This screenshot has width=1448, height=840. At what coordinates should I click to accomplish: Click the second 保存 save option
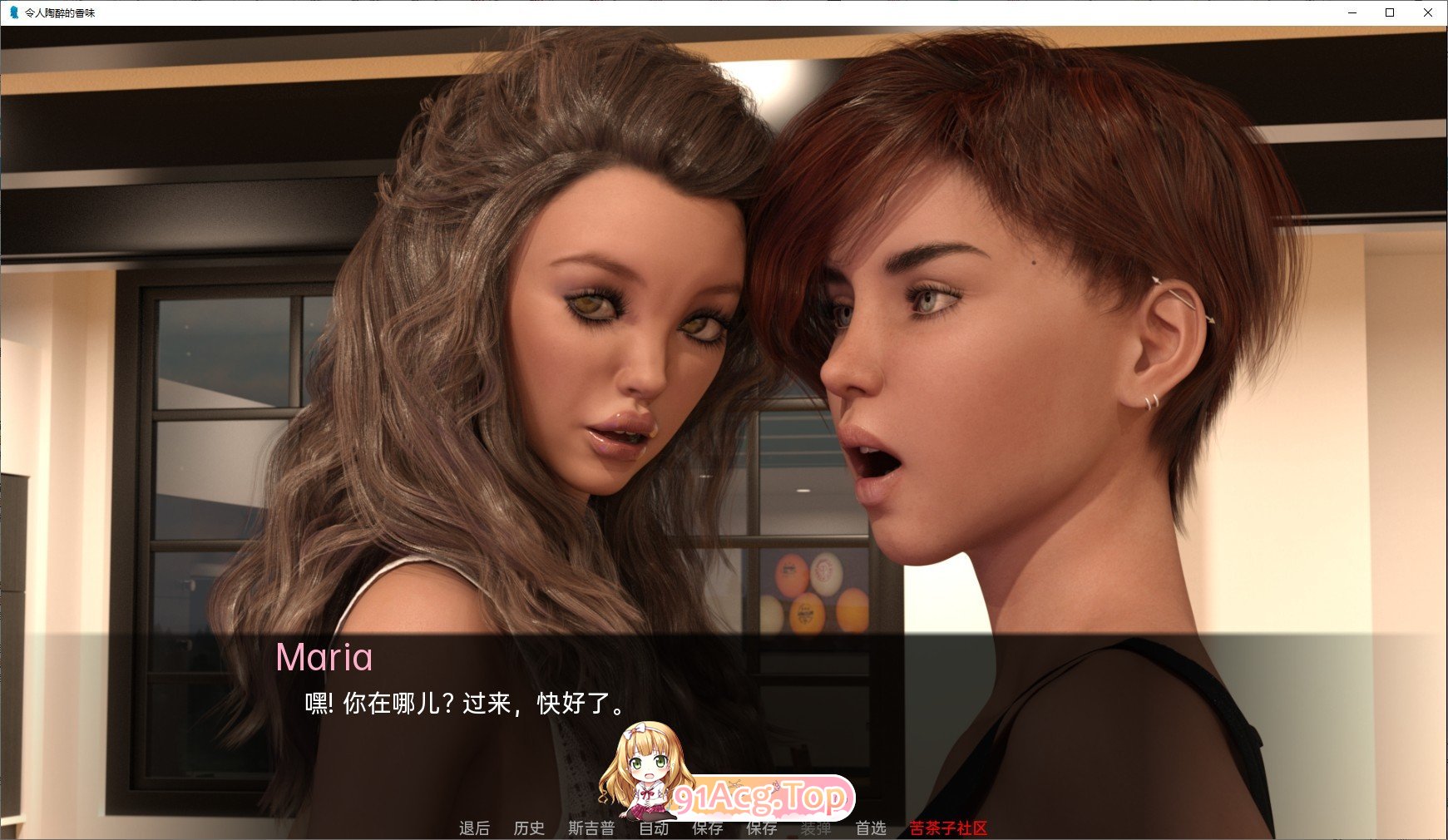point(762,828)
